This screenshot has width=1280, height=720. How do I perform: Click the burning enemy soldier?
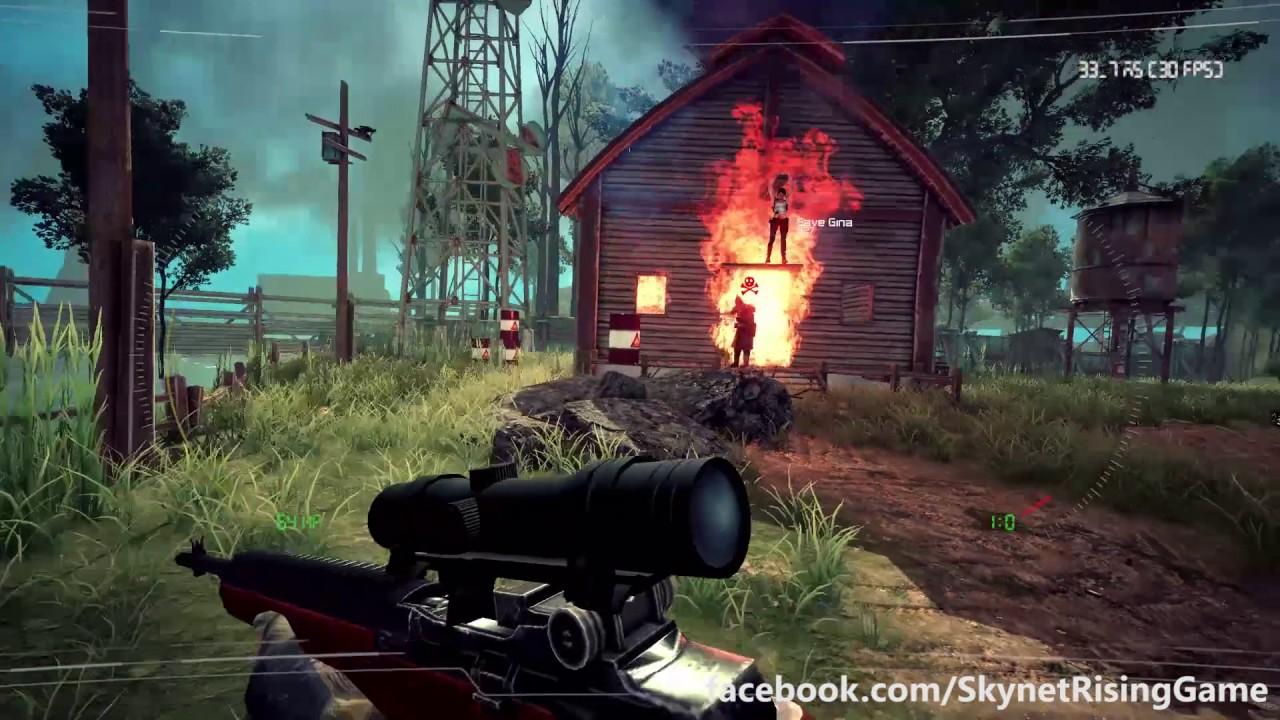click(x=741, y=330)
